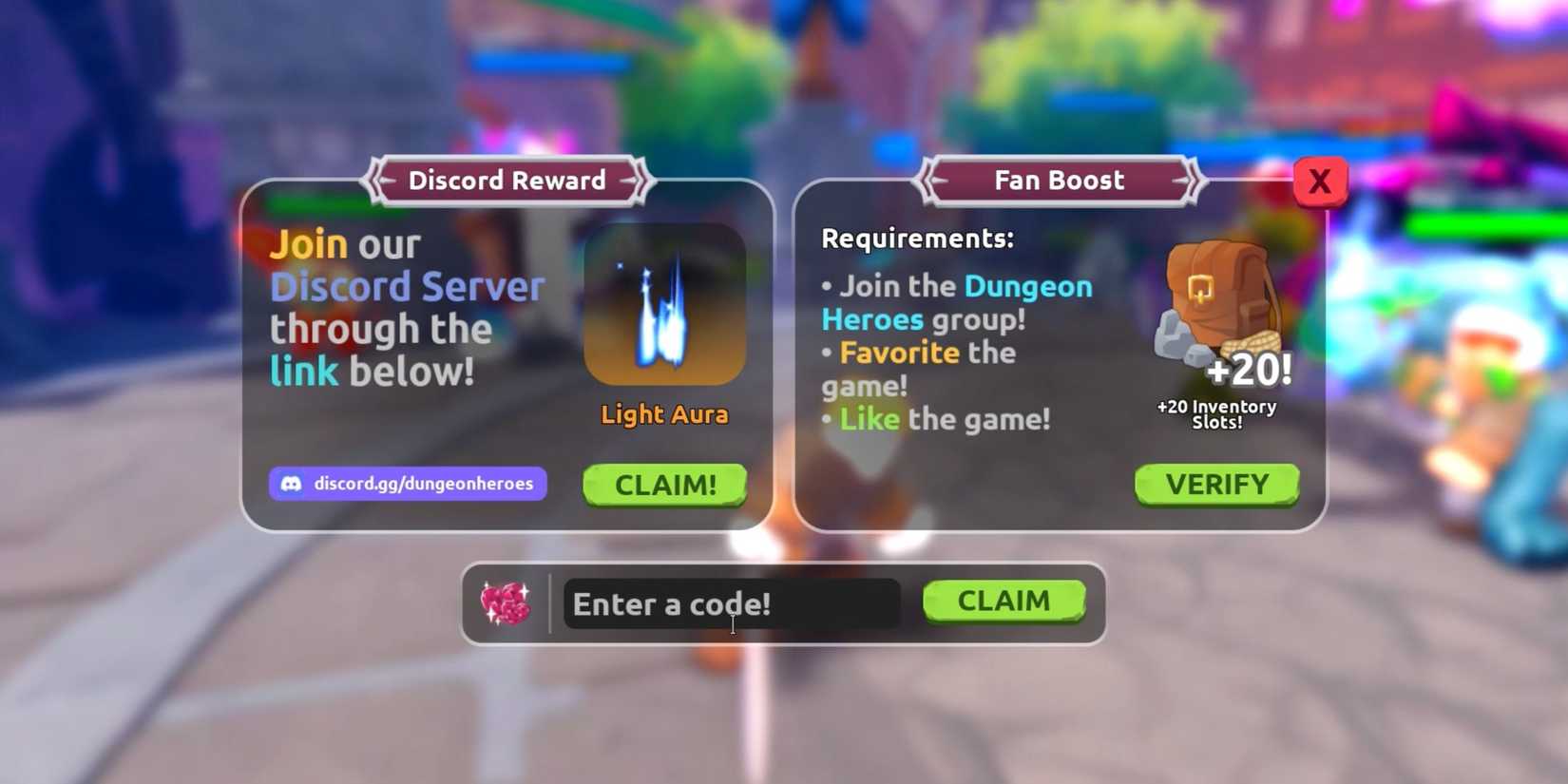The image size is (1568, 784).
Task: Close the rewards popup with the X
Action: tap(1319, 181)
